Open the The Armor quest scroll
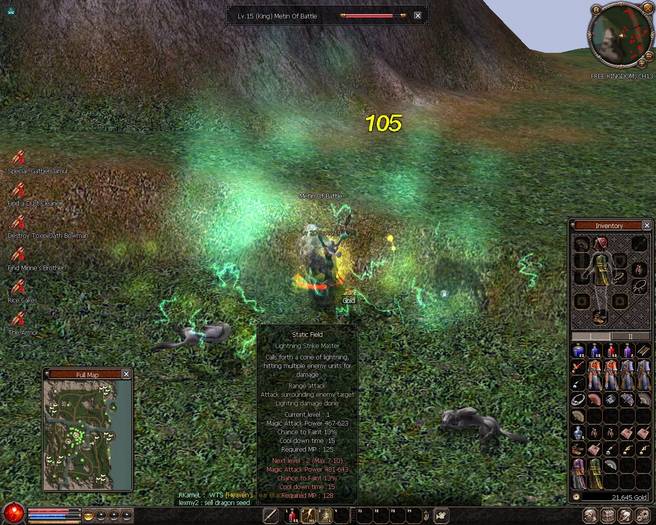Image resolution: width=656 pixels, height=525 pixels. [19, 318]
